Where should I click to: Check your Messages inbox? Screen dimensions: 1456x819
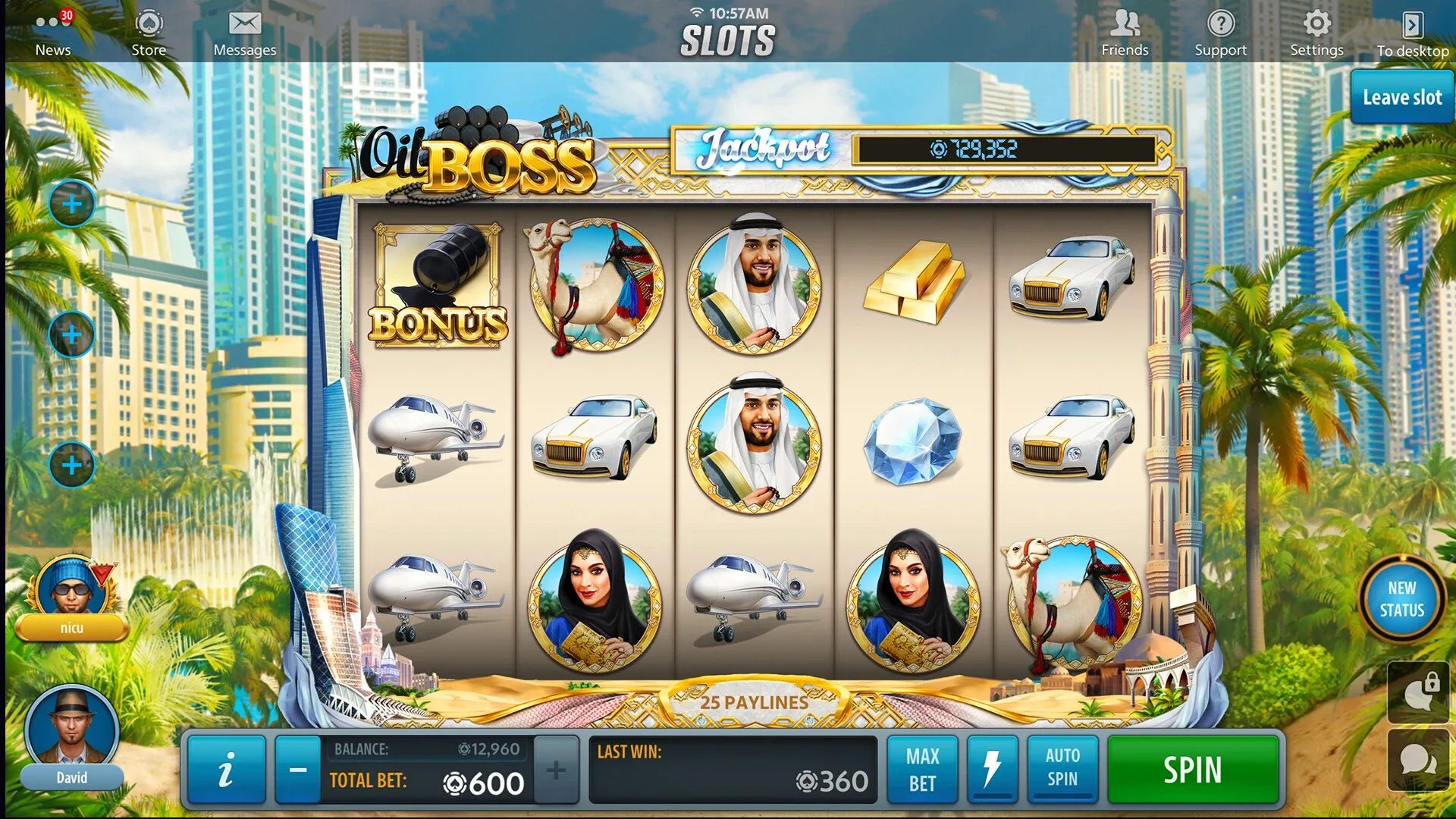tap(244, 30)
